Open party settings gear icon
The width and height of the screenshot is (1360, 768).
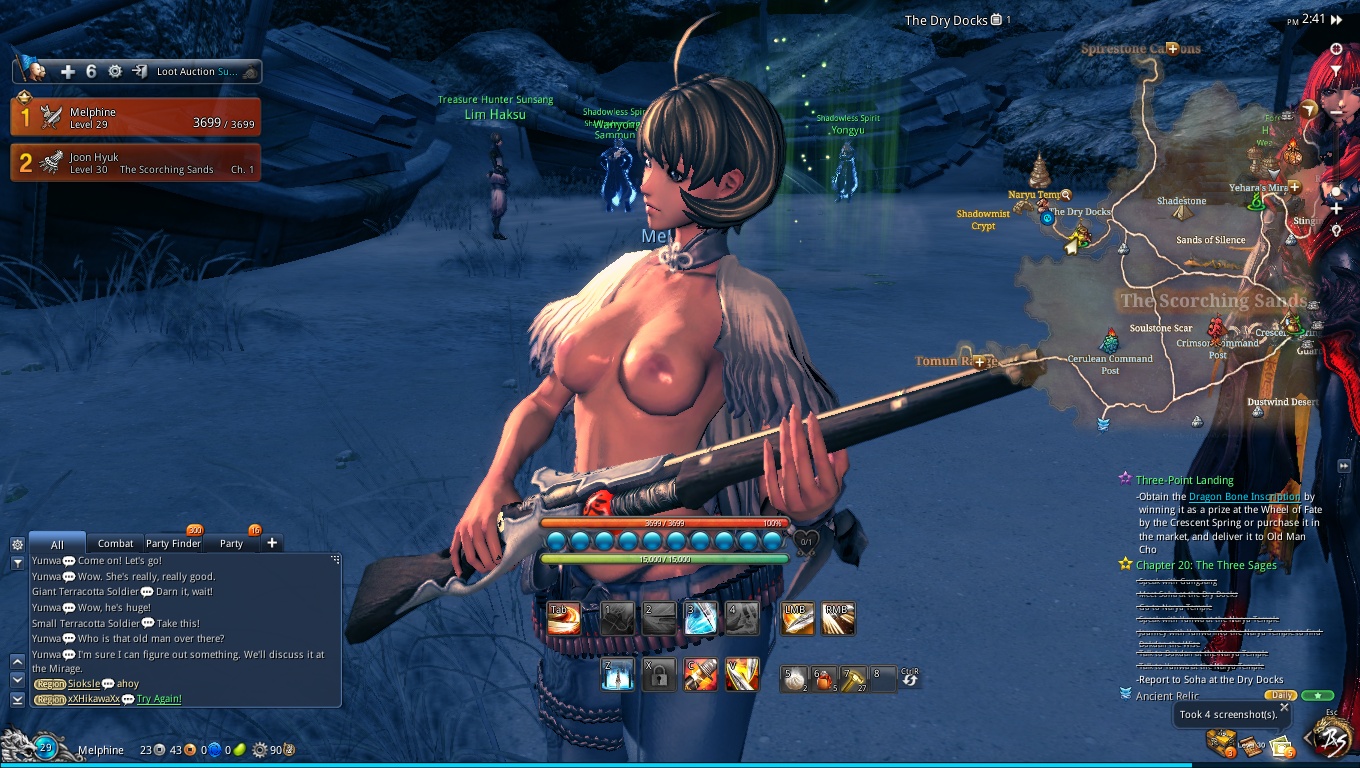point(115,71)
